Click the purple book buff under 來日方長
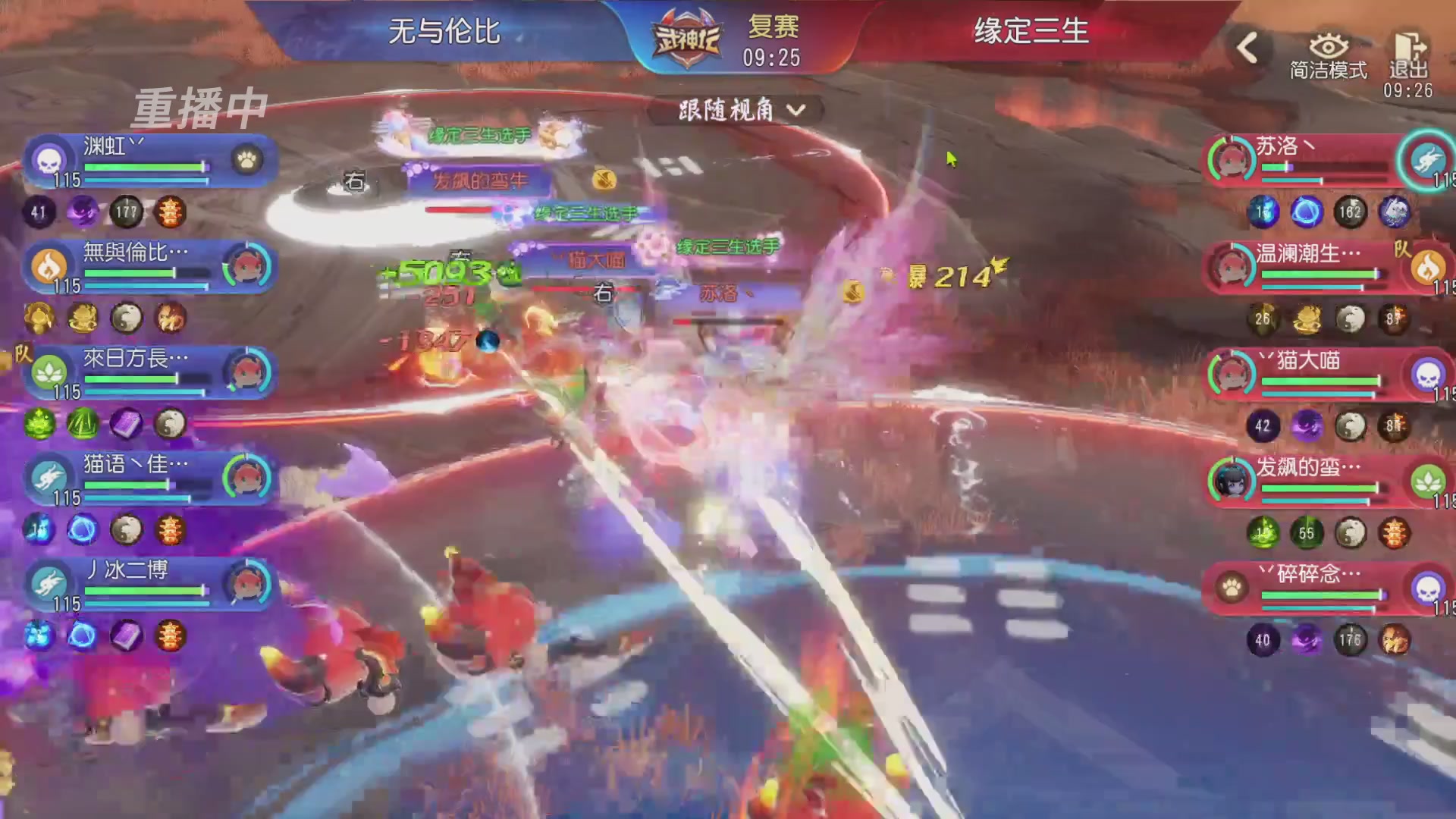 coord(125,423)
